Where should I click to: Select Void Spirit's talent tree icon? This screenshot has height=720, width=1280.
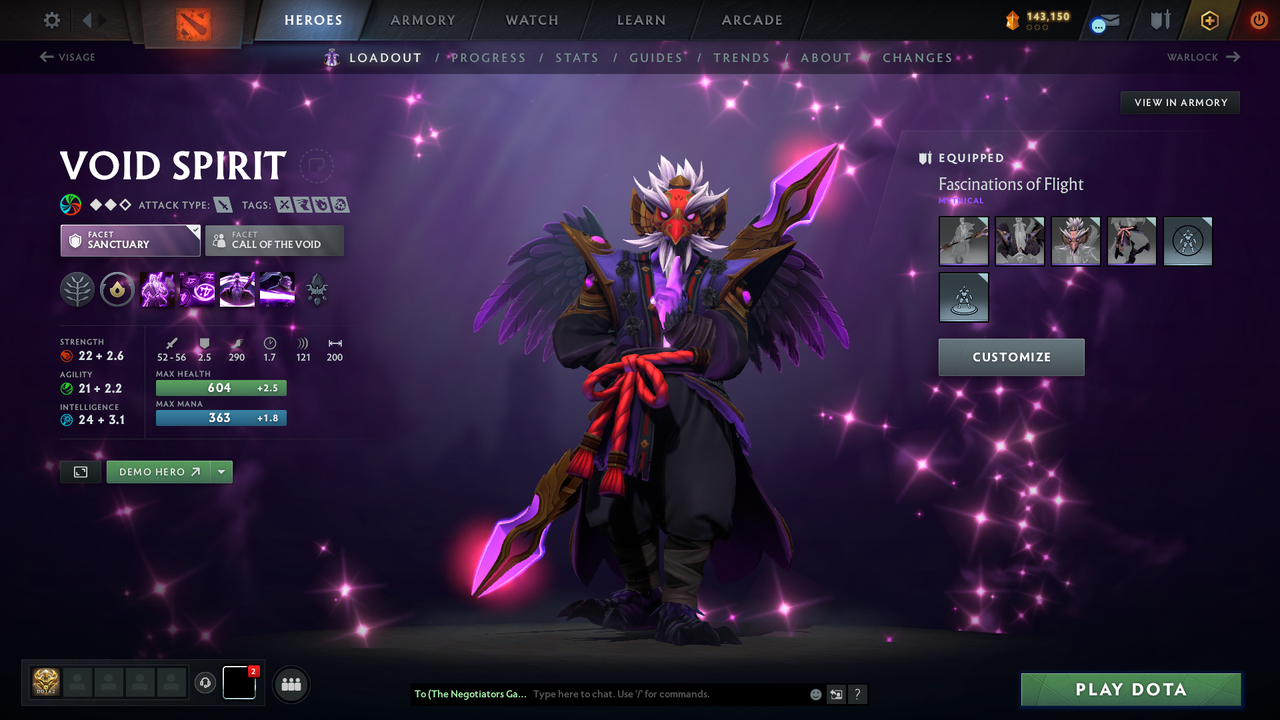(x=77, y=290)
